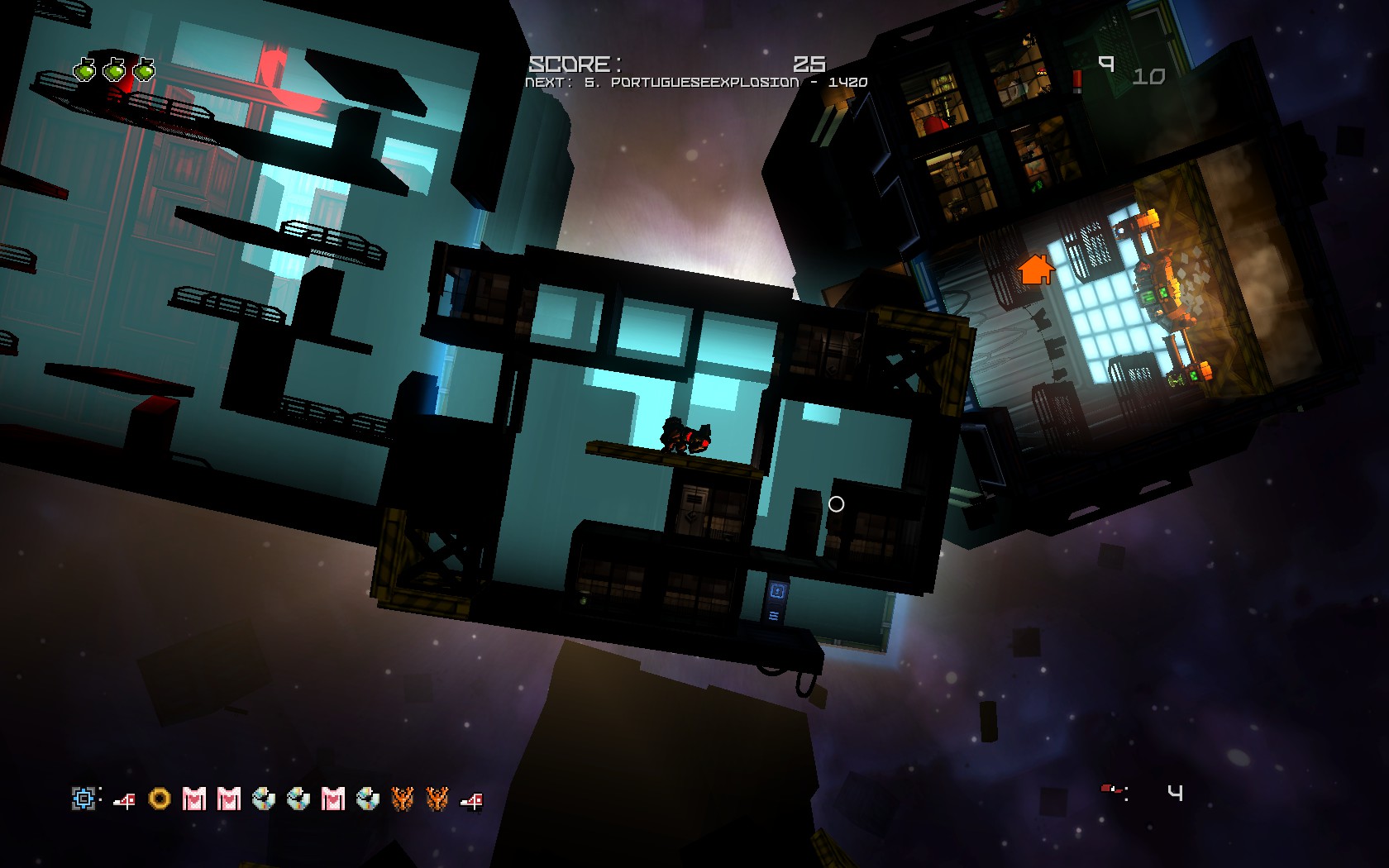Viewport: 1389px width, 868px height.
Task: Click the golden ring pickup icon
Action: pyautogui.click(x=159, y=799)
